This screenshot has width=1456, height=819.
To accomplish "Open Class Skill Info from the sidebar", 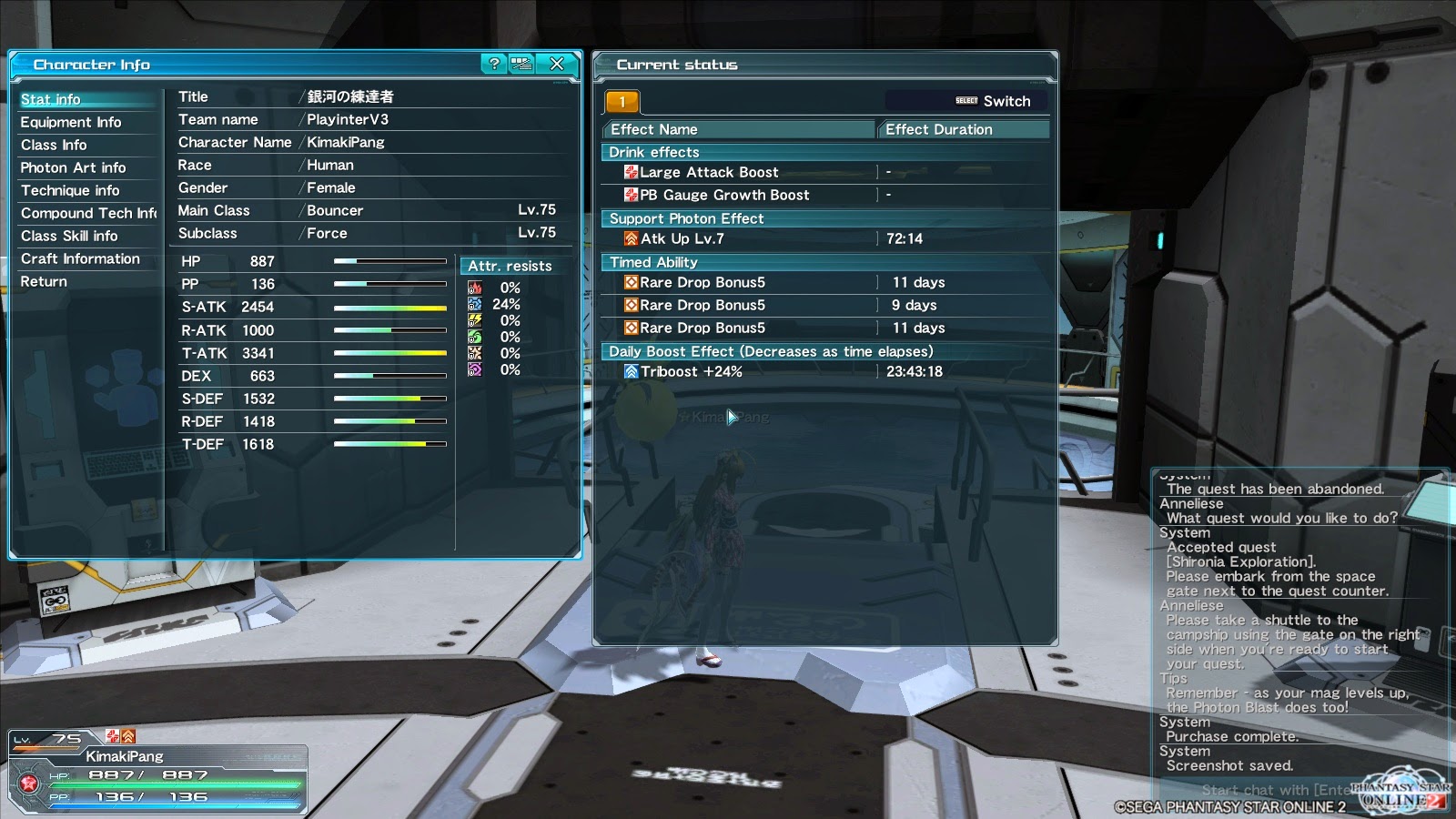I will [66, 236].
